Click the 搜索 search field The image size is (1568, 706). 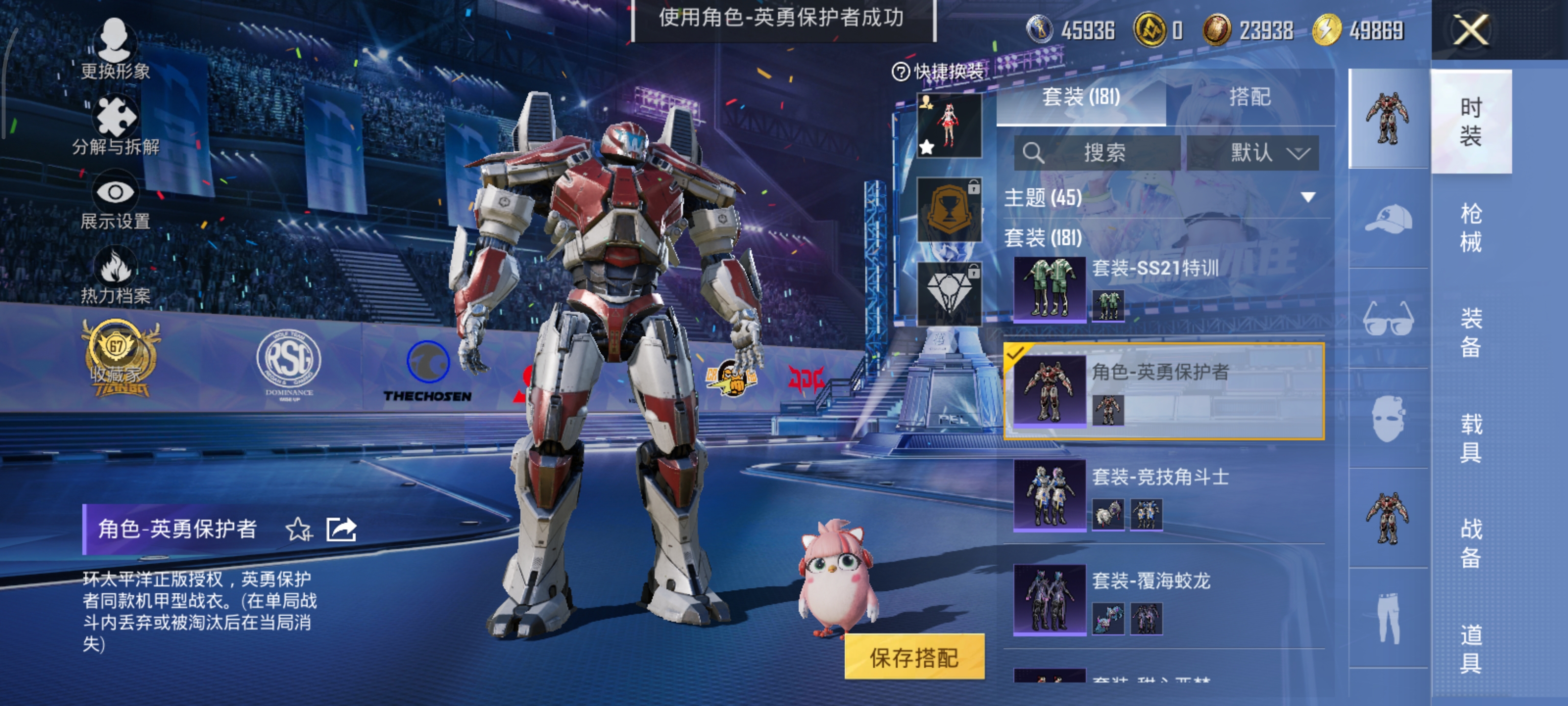coord(1098,152)
